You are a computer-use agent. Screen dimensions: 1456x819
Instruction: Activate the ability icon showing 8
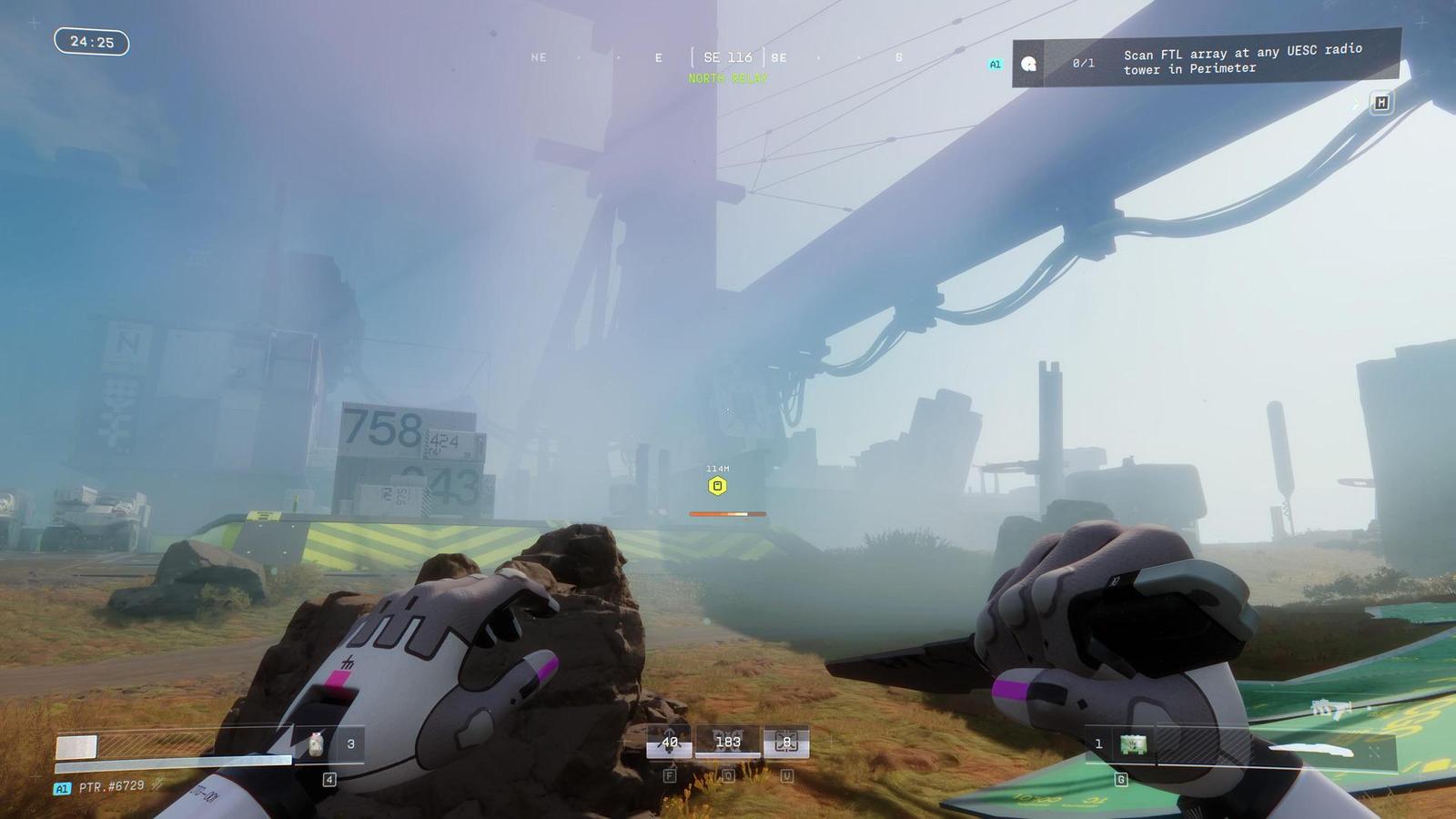(786, 743)
